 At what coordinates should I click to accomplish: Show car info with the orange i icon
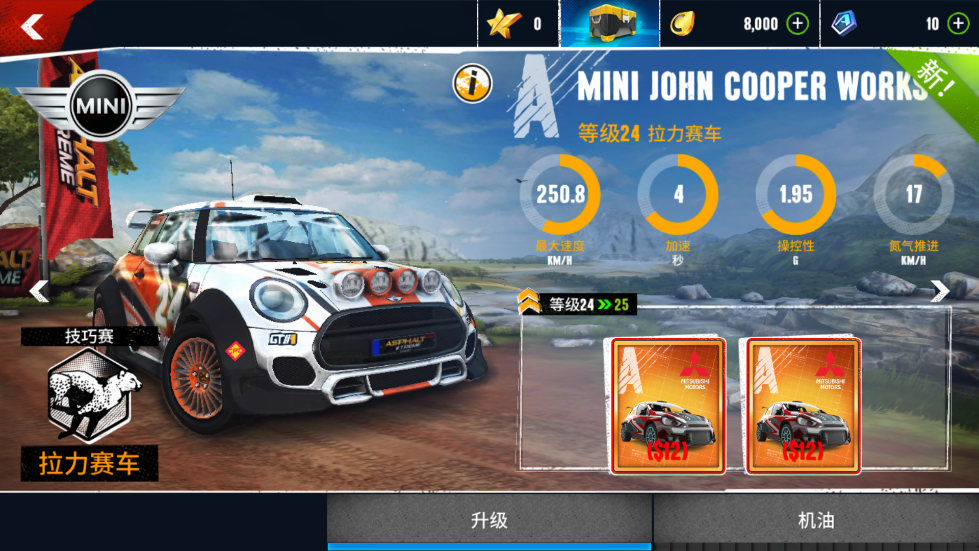[x=472, y=84]
